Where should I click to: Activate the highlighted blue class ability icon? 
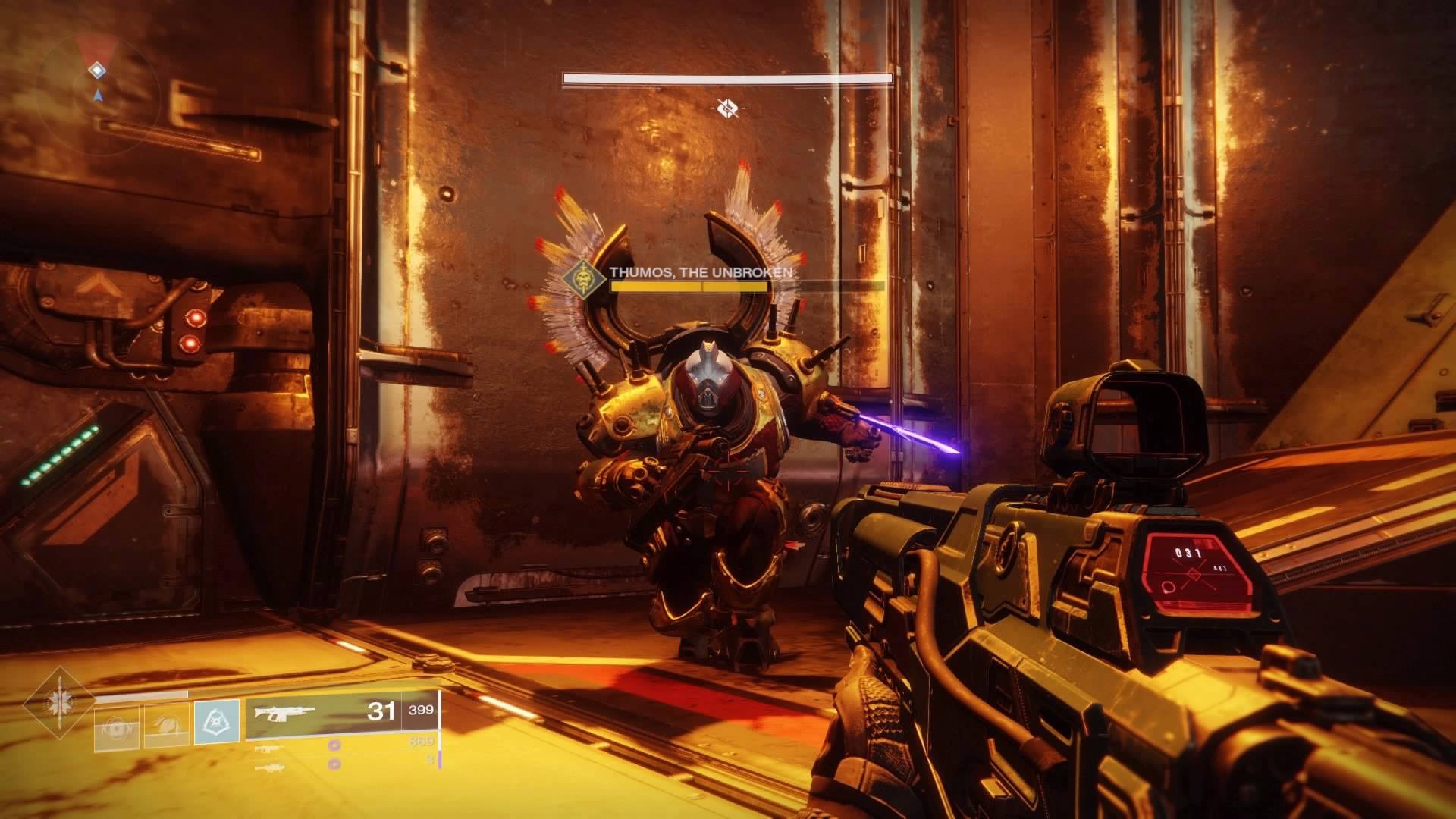click(217, 721)
